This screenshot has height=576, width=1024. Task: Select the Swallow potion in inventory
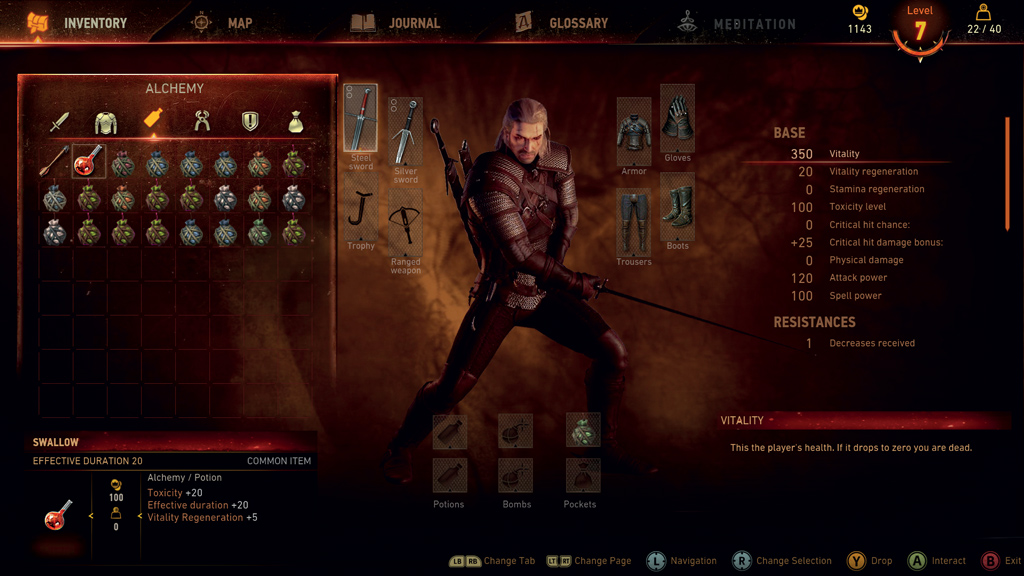point(89,162)
